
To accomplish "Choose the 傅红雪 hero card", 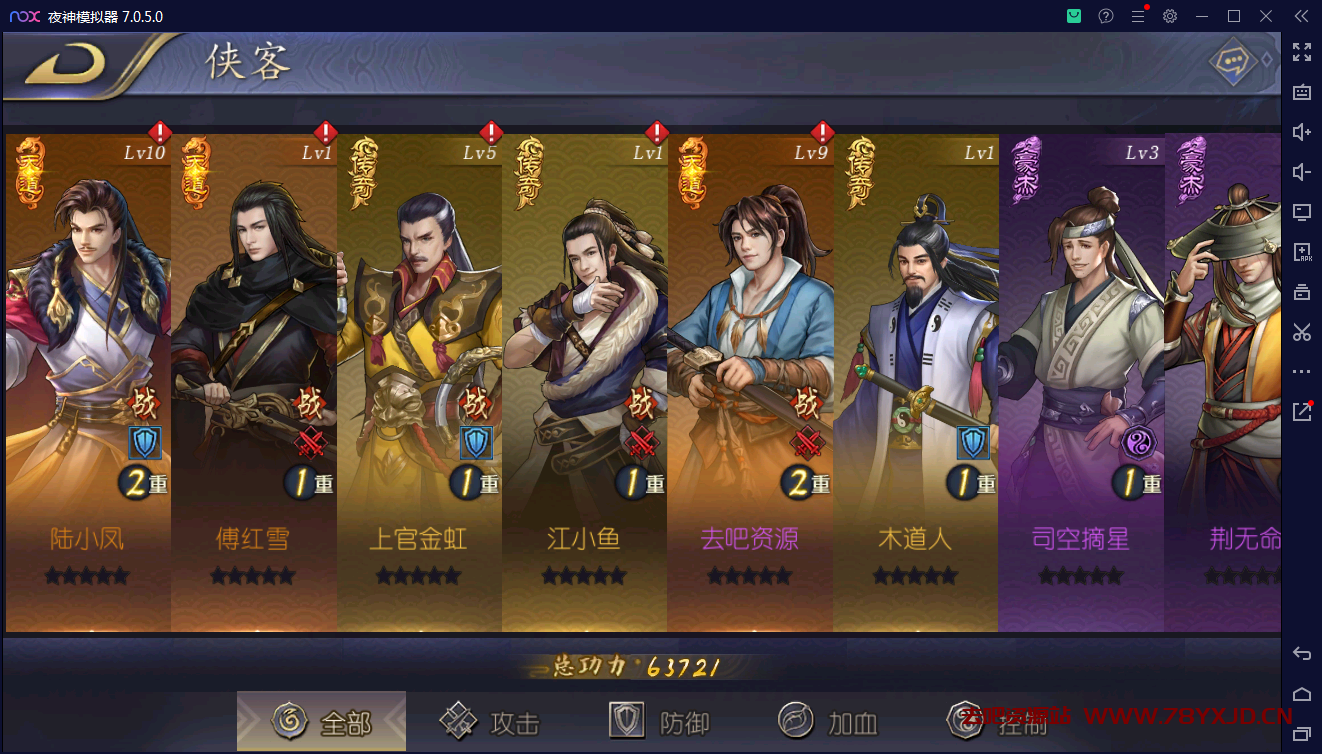I will tap(254, 380).
